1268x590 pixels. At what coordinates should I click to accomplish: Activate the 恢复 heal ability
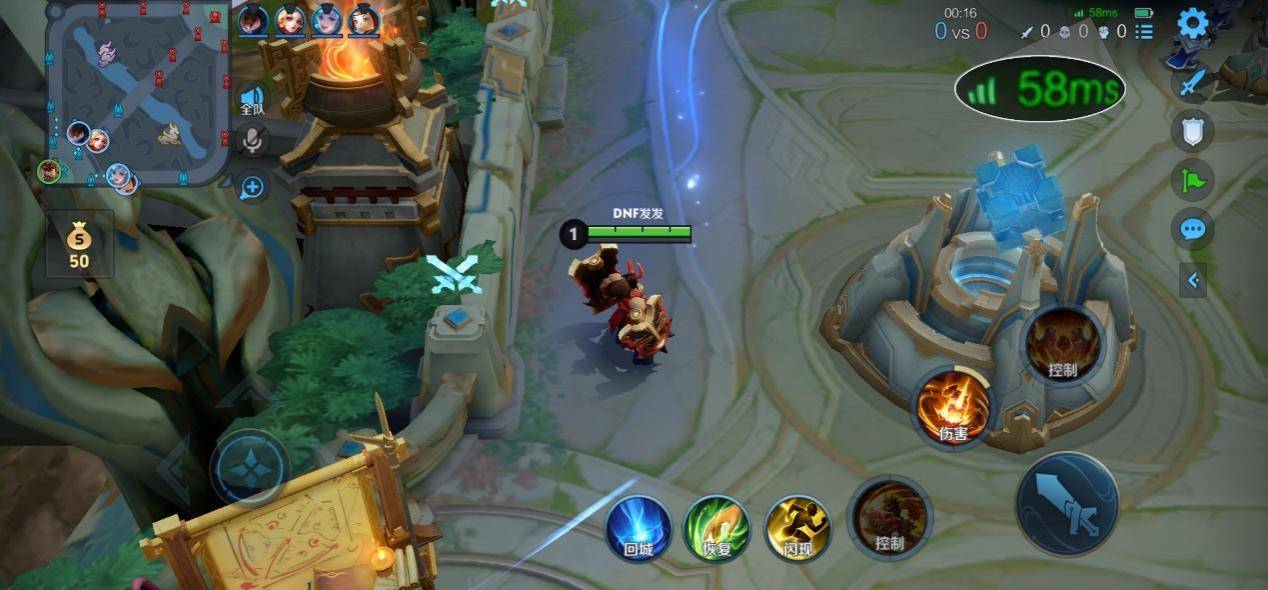(716, 528)
